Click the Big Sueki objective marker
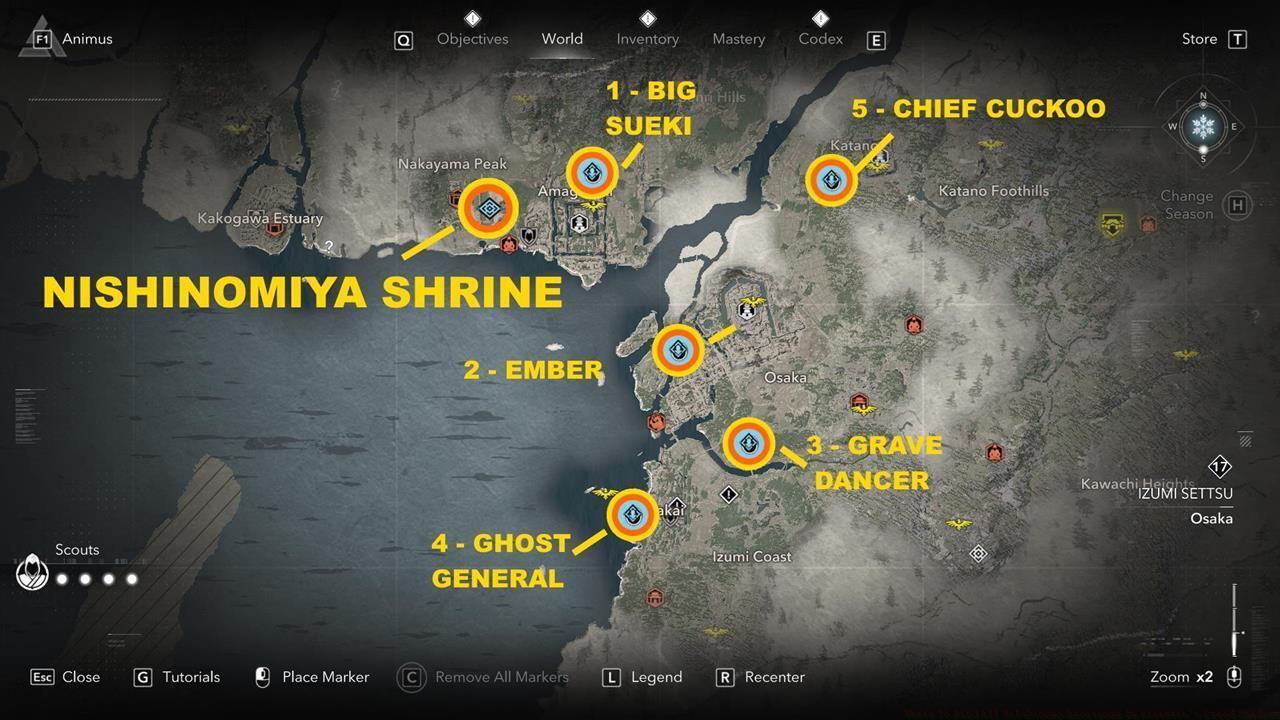The width and height of the screenshot is (1280, 720). [x=592, y=172]
